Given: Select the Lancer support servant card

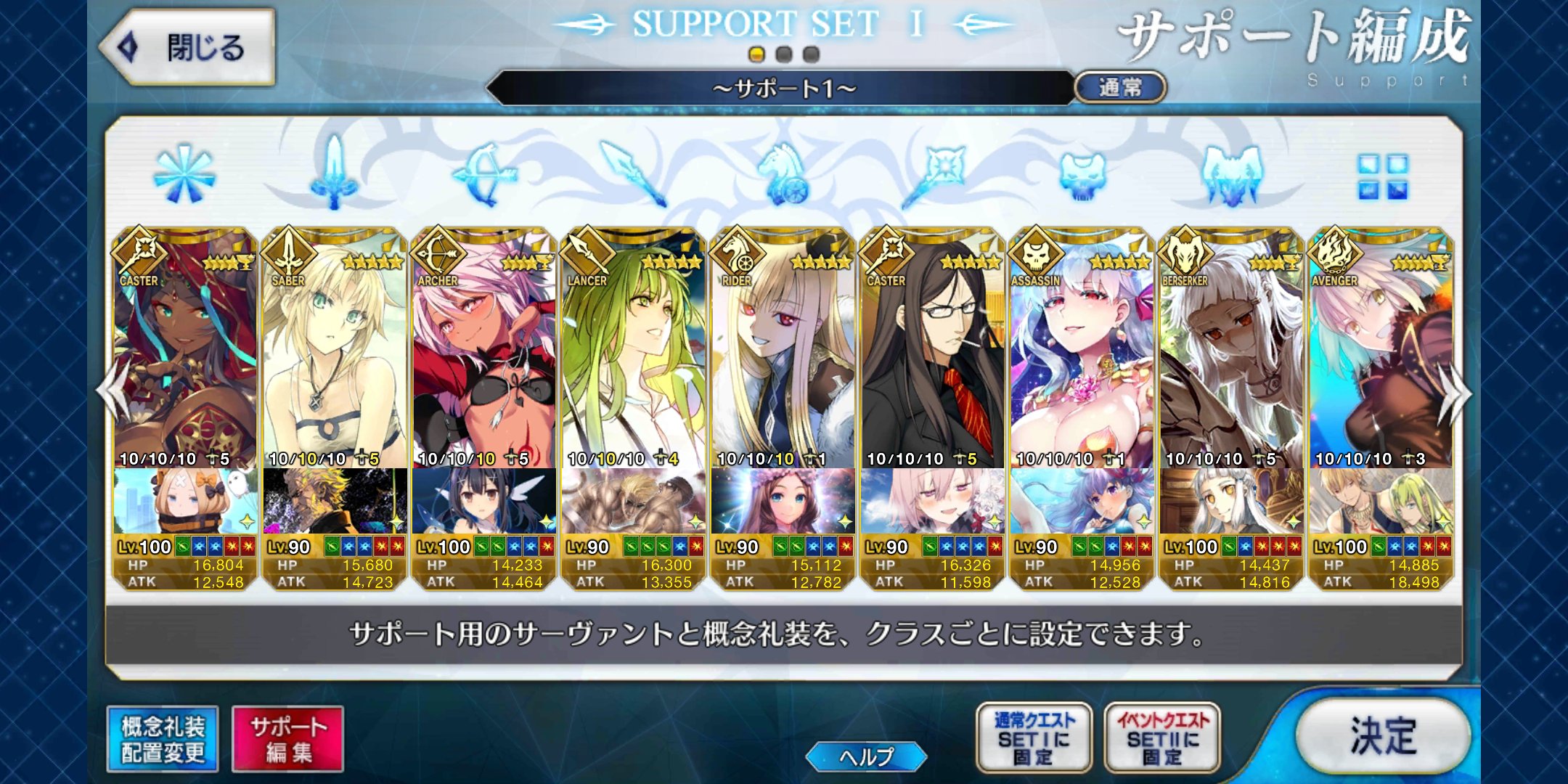Looking at the screenshot, I should (x=633, y=348).
